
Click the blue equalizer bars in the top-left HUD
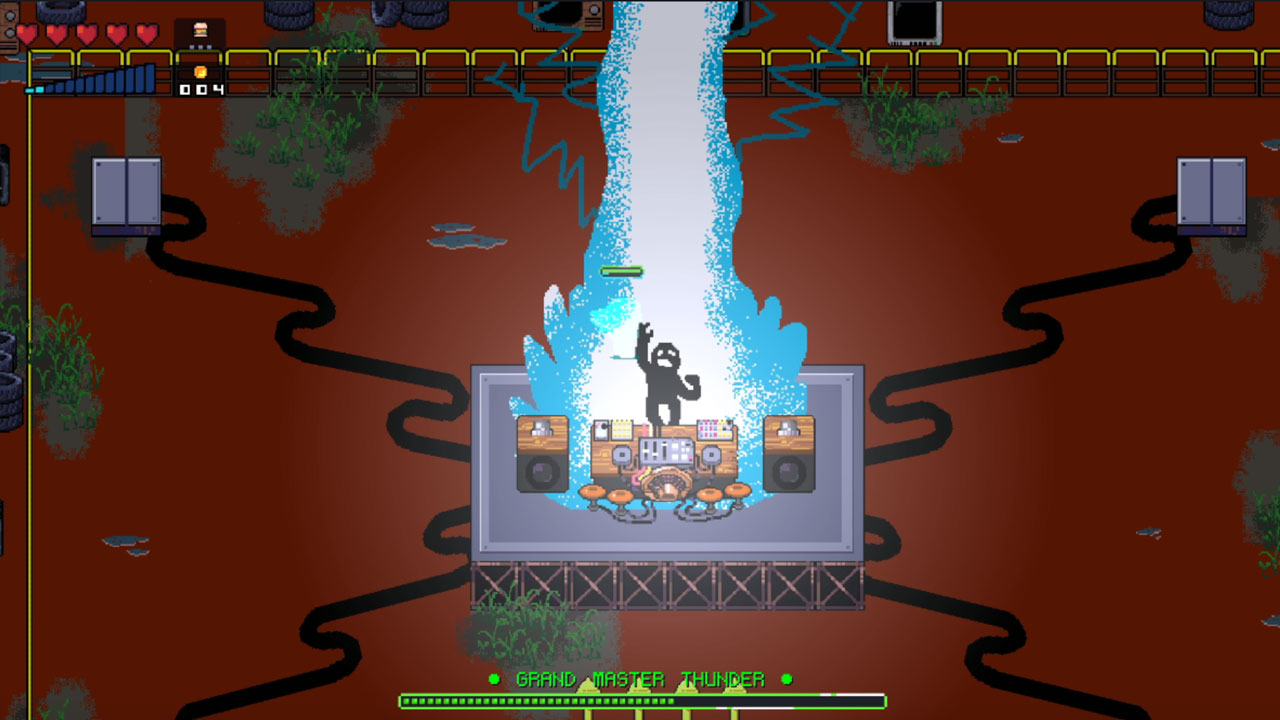95,80
